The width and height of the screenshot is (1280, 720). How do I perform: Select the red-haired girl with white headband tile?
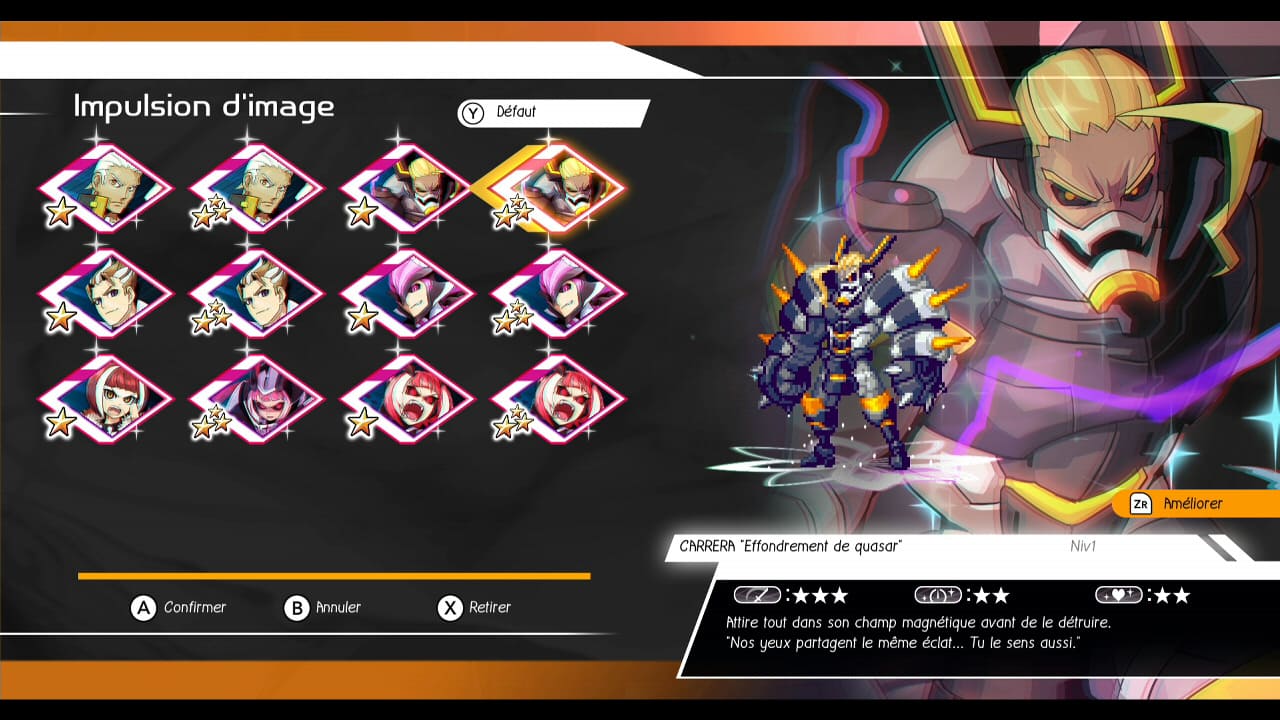click(106, 399)
